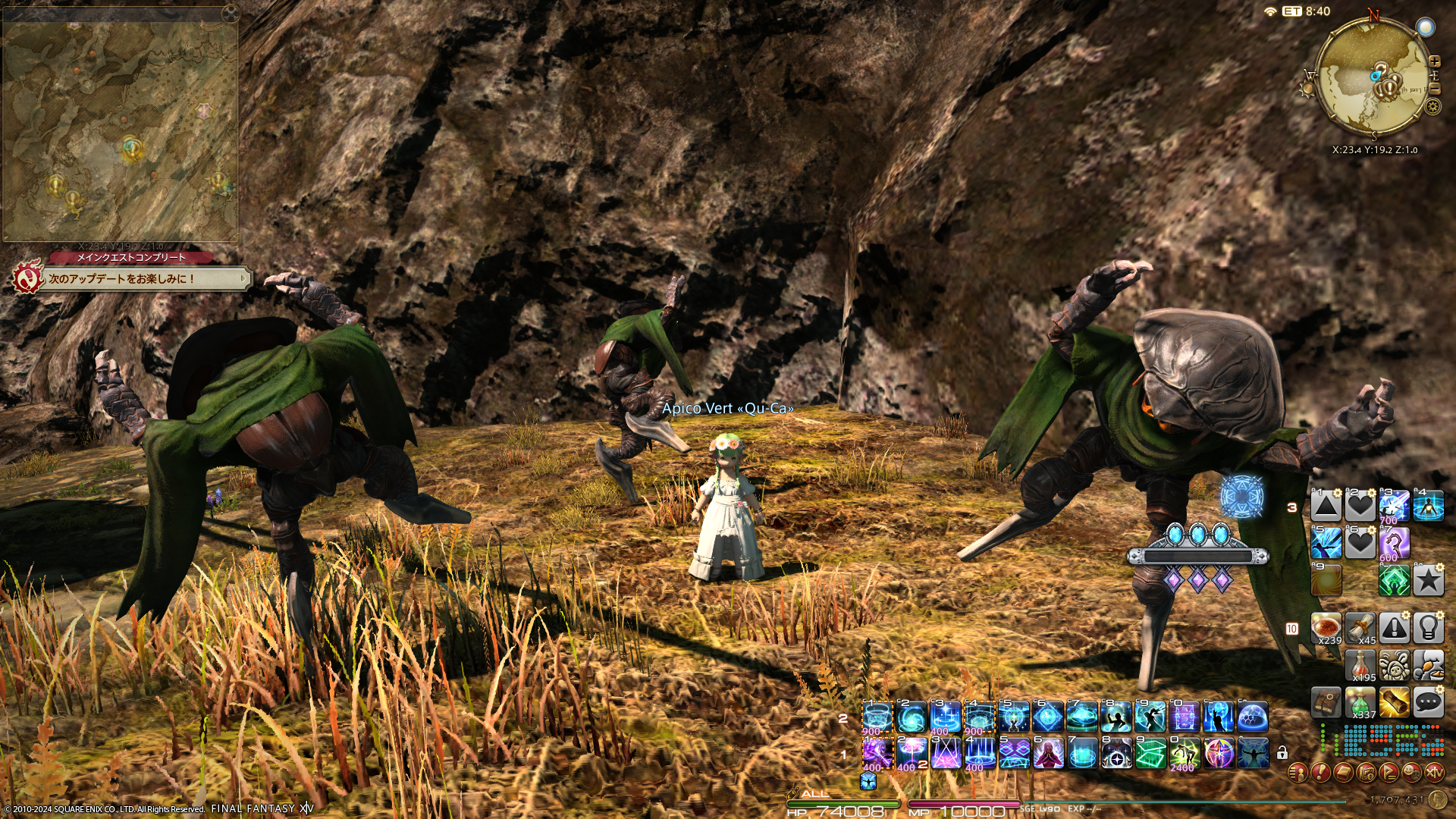This screenshot has width=1456, height=819.
Task: Use the green potion with 337 count
Action: click(1360, 703)
